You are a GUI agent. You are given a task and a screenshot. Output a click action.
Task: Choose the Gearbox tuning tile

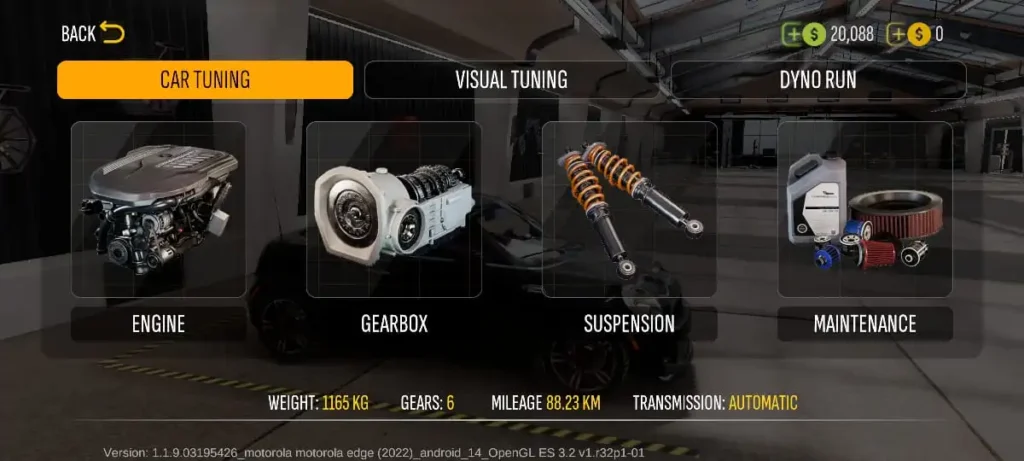tap(393, 228)
